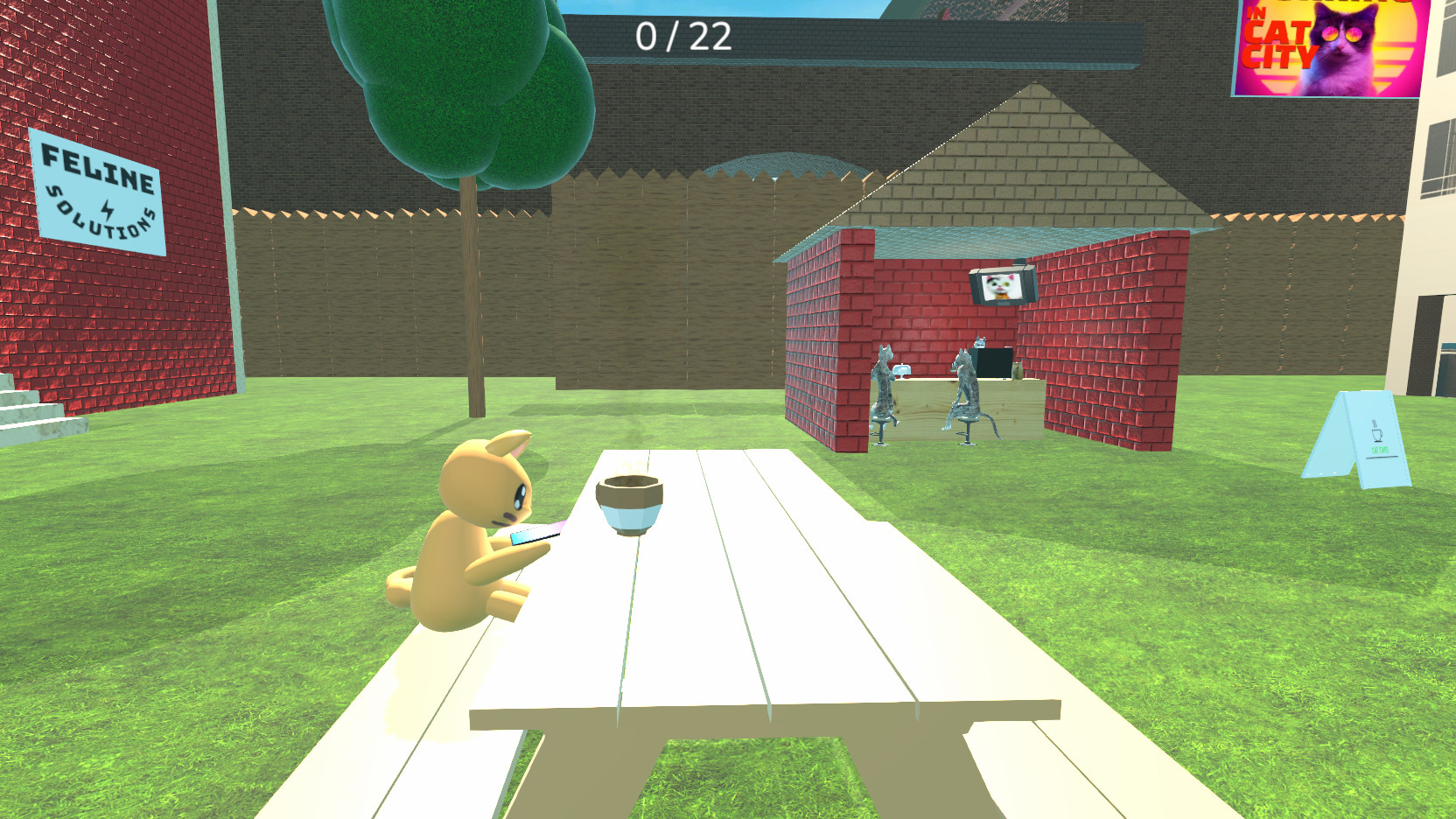Click the bottle at the counter's right end
Screen dimensions: 1456x819
1018,371
